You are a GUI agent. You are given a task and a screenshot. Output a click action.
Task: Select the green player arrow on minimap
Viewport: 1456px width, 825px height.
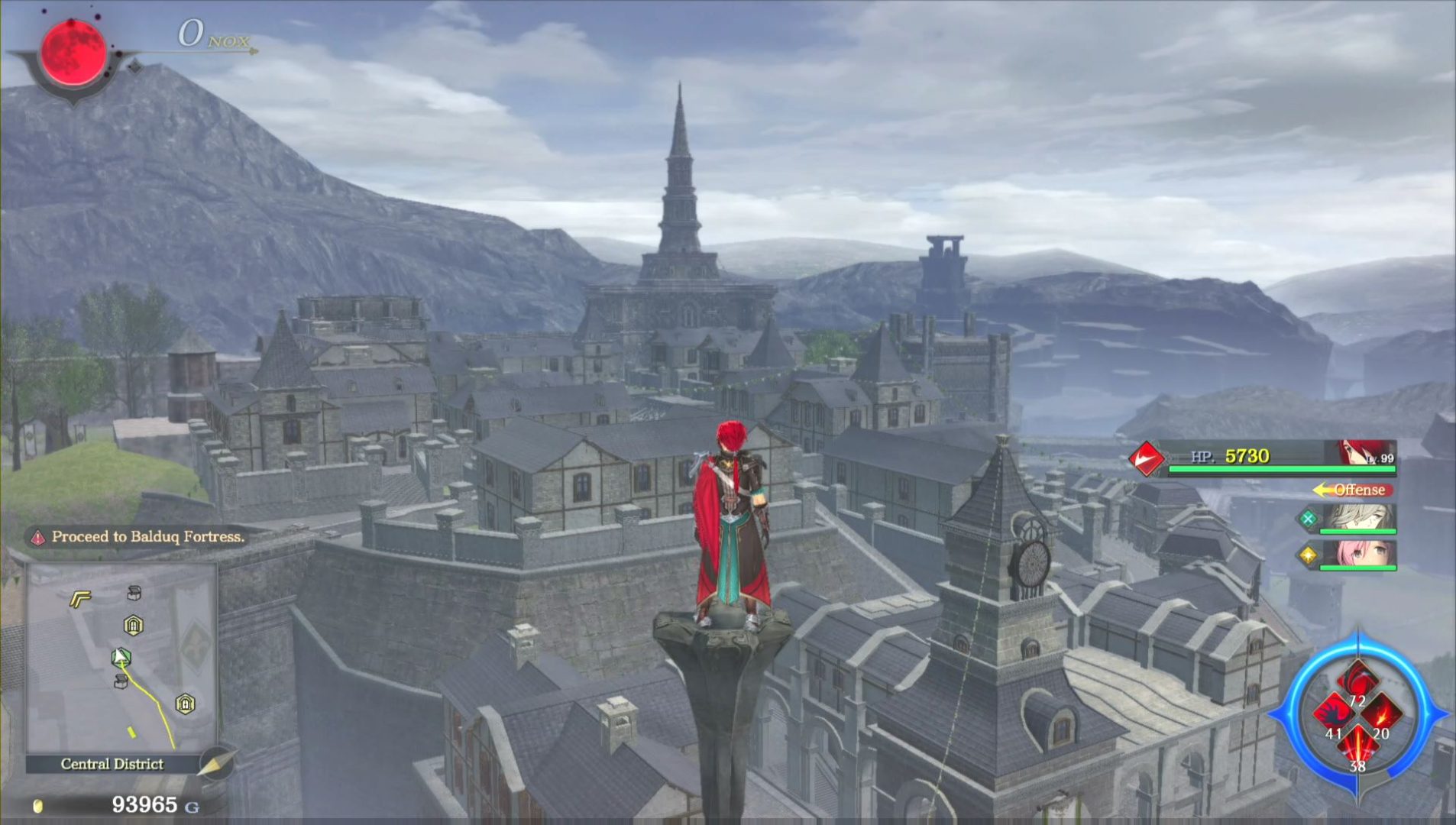(x=121, y=657)
